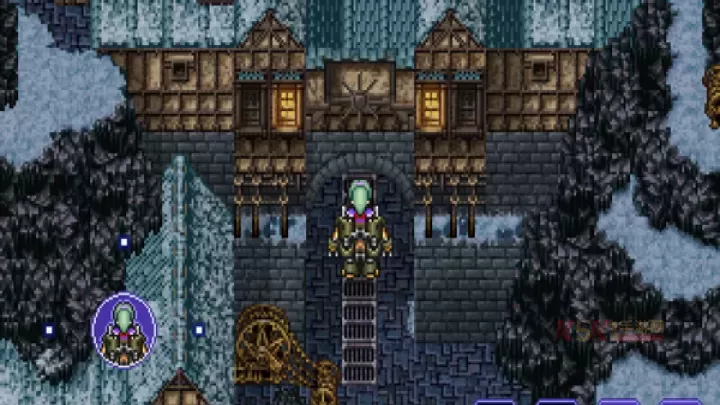The height and width of the screenshot is (405, 720).
Task: Tap the virtual pad's left direction dot
Action: coord(48,329)
